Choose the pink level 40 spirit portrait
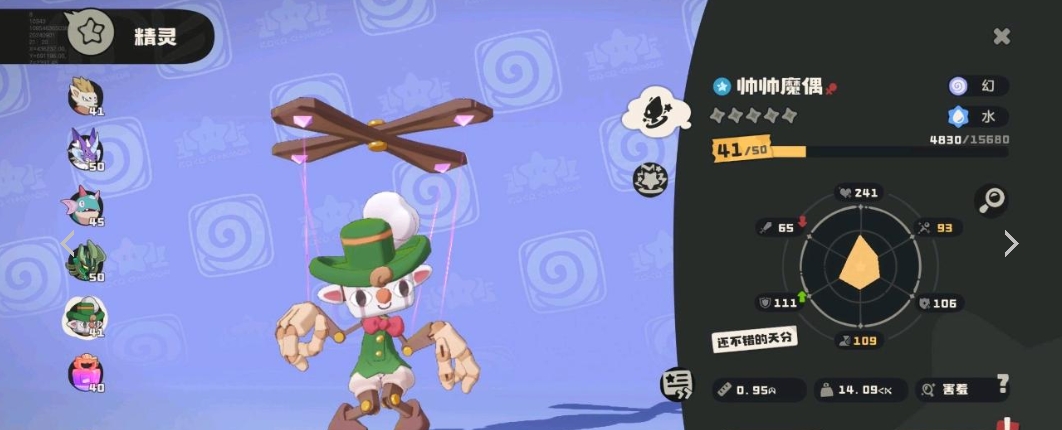 coord(85,372)
